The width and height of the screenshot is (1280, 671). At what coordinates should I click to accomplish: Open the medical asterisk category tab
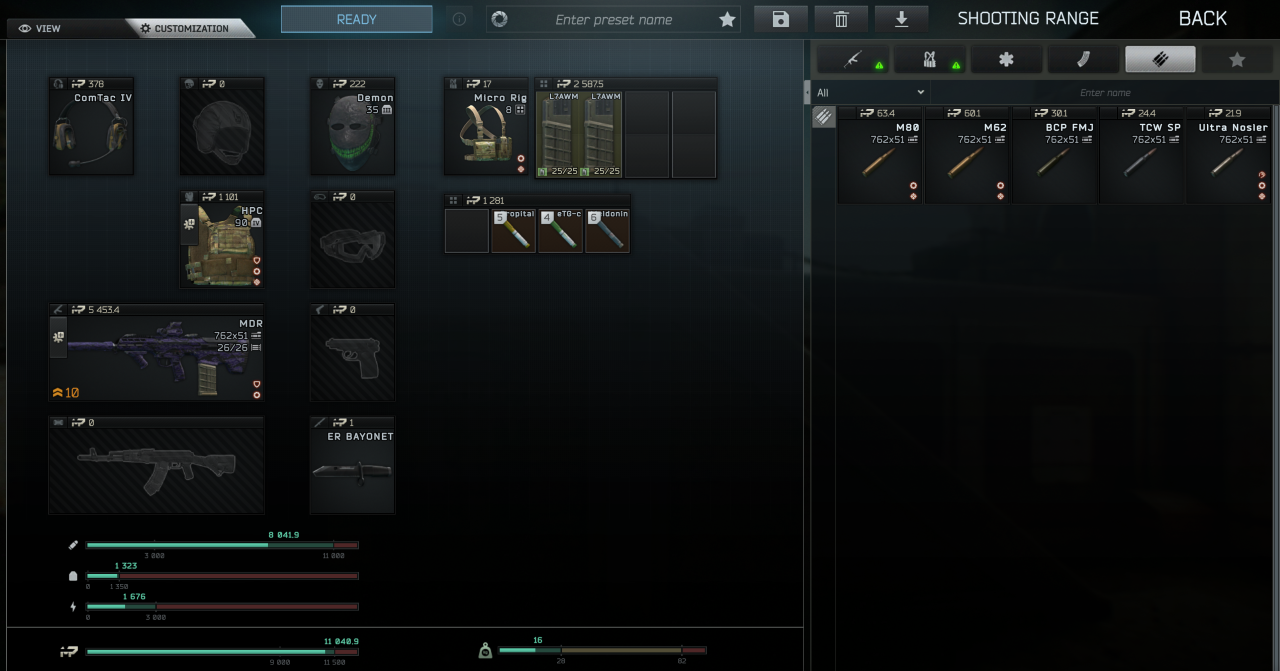[x=1006, y=60]
